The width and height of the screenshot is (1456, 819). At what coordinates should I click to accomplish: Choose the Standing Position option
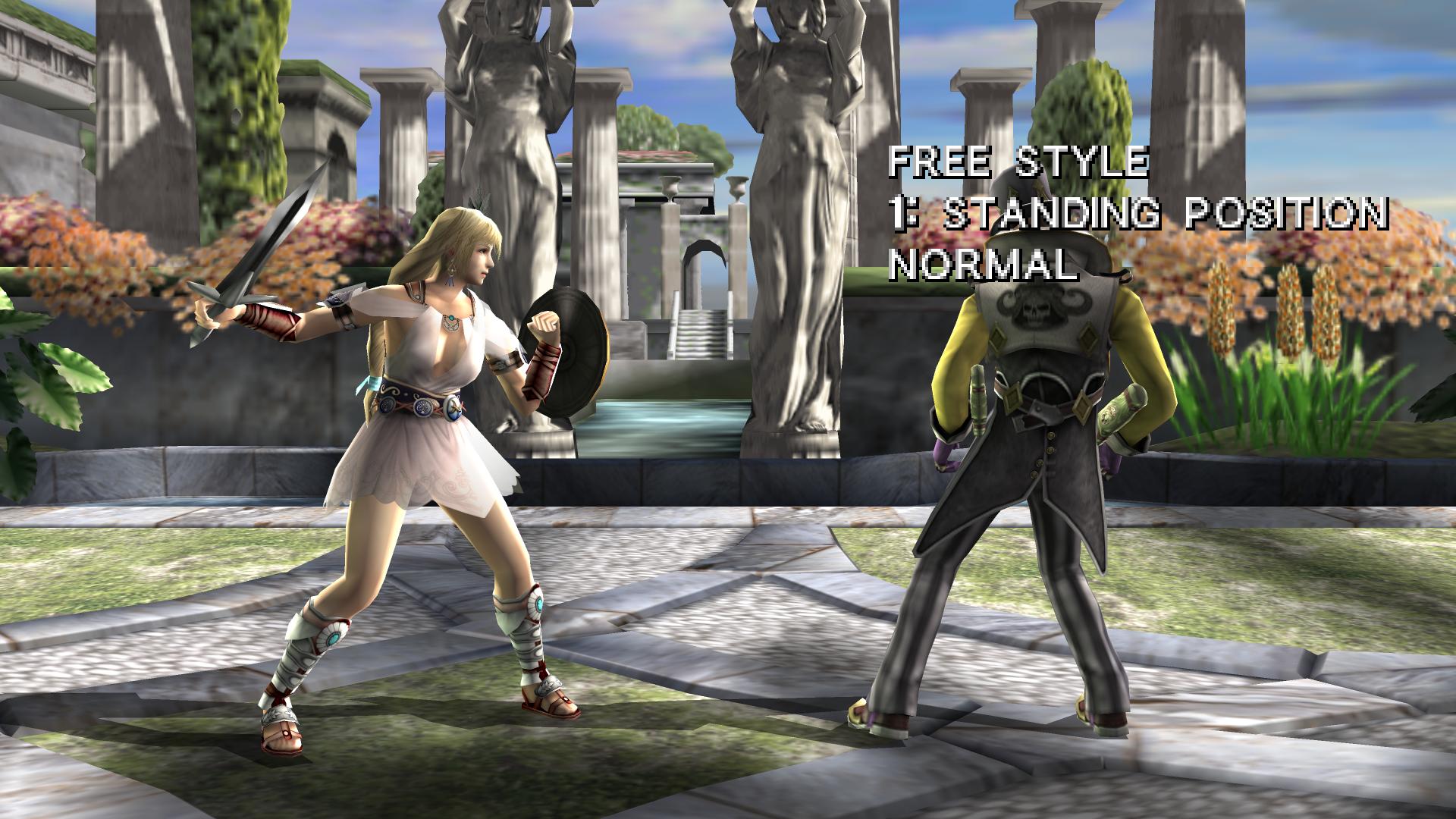click(x=1139, y=215)
